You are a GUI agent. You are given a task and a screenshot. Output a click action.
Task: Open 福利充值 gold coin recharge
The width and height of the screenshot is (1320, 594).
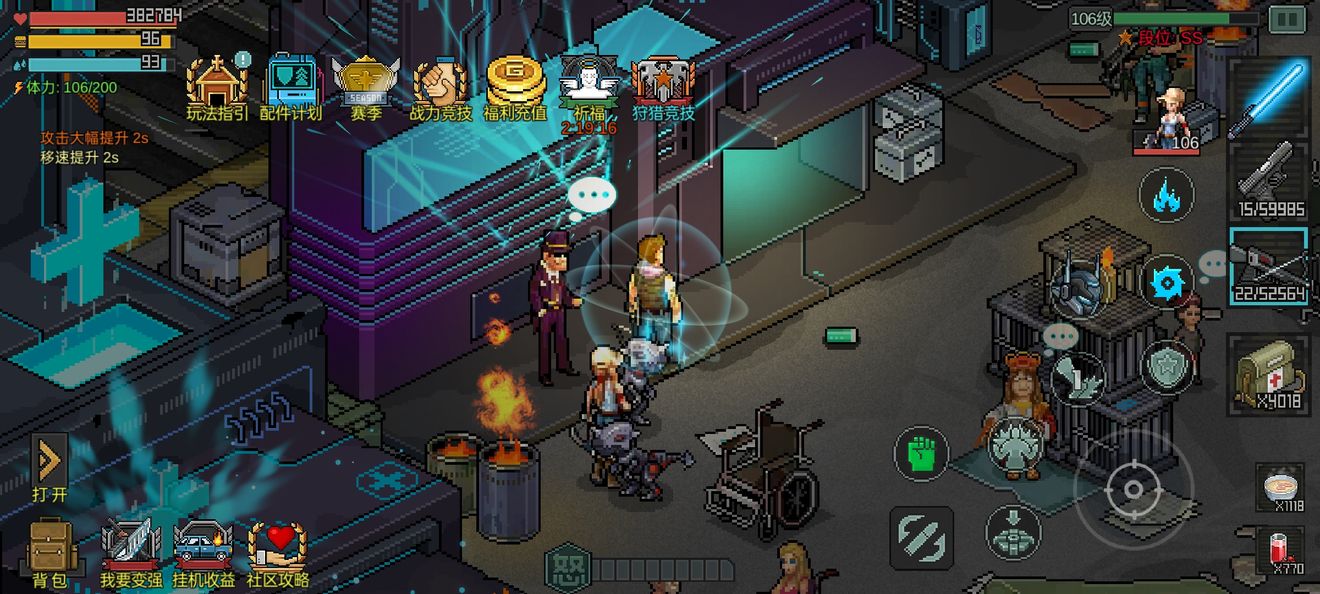[515, 84]
